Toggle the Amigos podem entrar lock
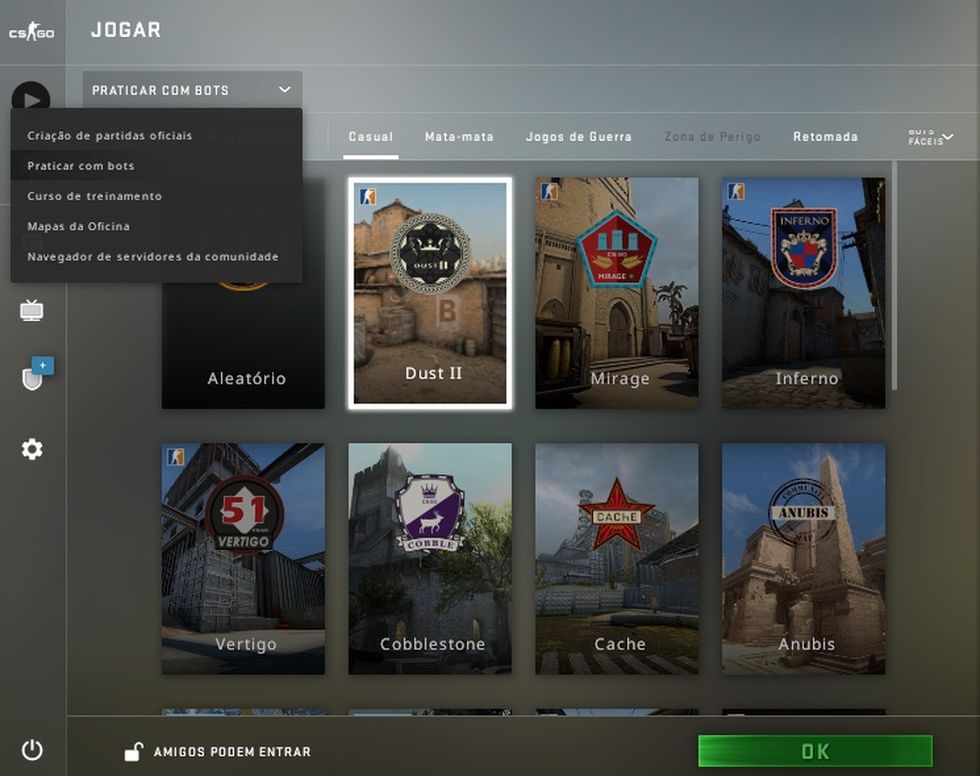This screenshot has height=776, width=980. [x=133, y=752]
